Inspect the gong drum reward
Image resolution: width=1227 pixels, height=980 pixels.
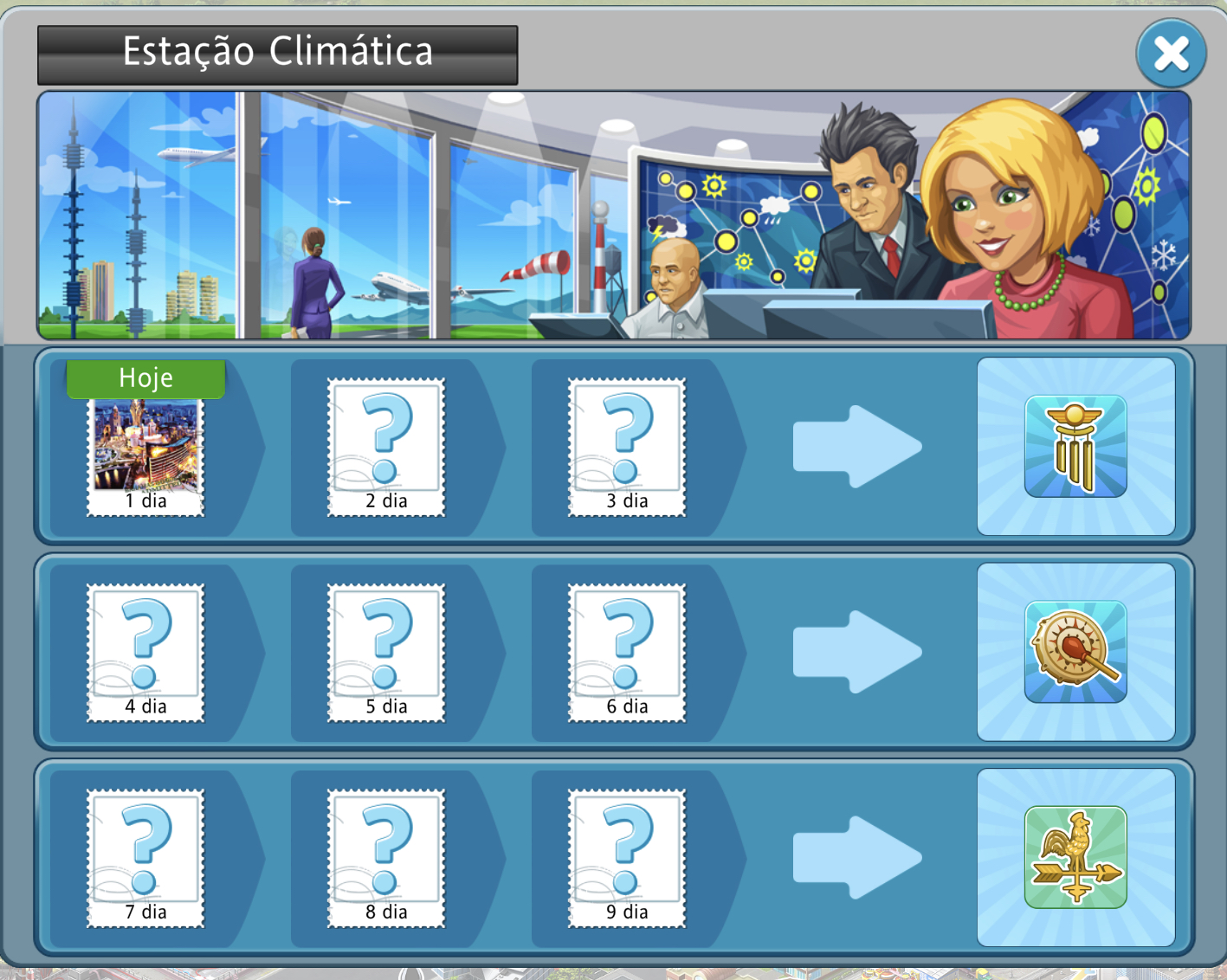tap(1075, 652)
